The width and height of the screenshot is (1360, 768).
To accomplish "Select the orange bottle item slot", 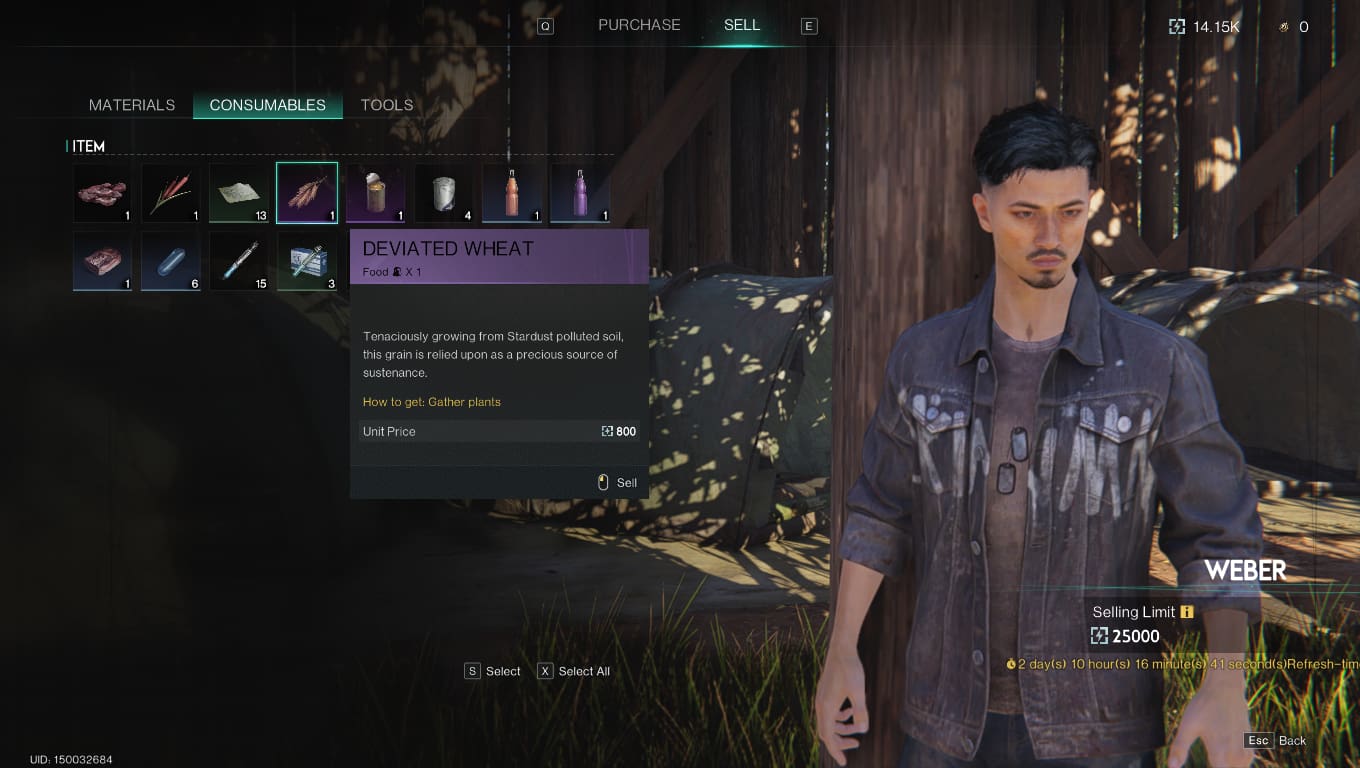I will point(512,193).
